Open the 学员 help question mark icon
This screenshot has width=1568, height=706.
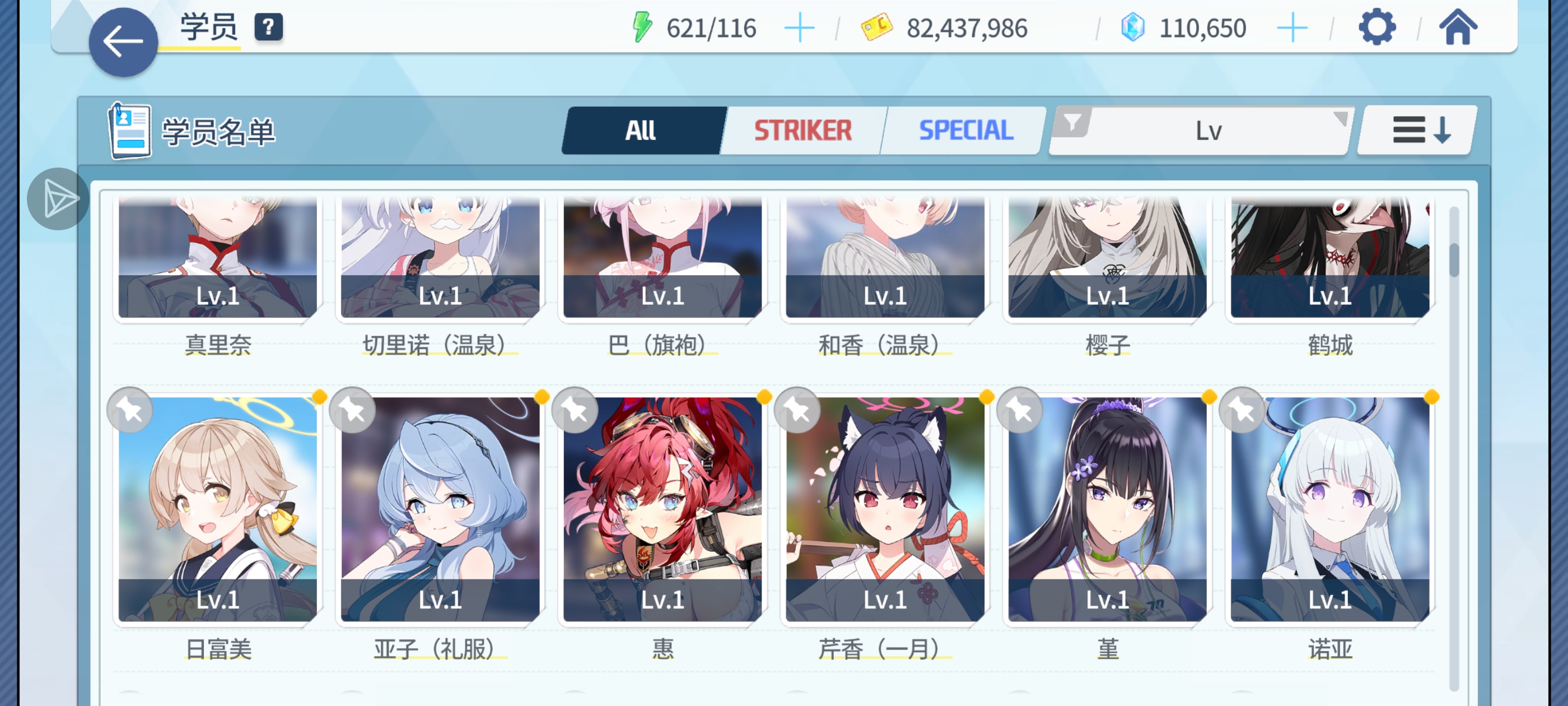click(267, 26)
